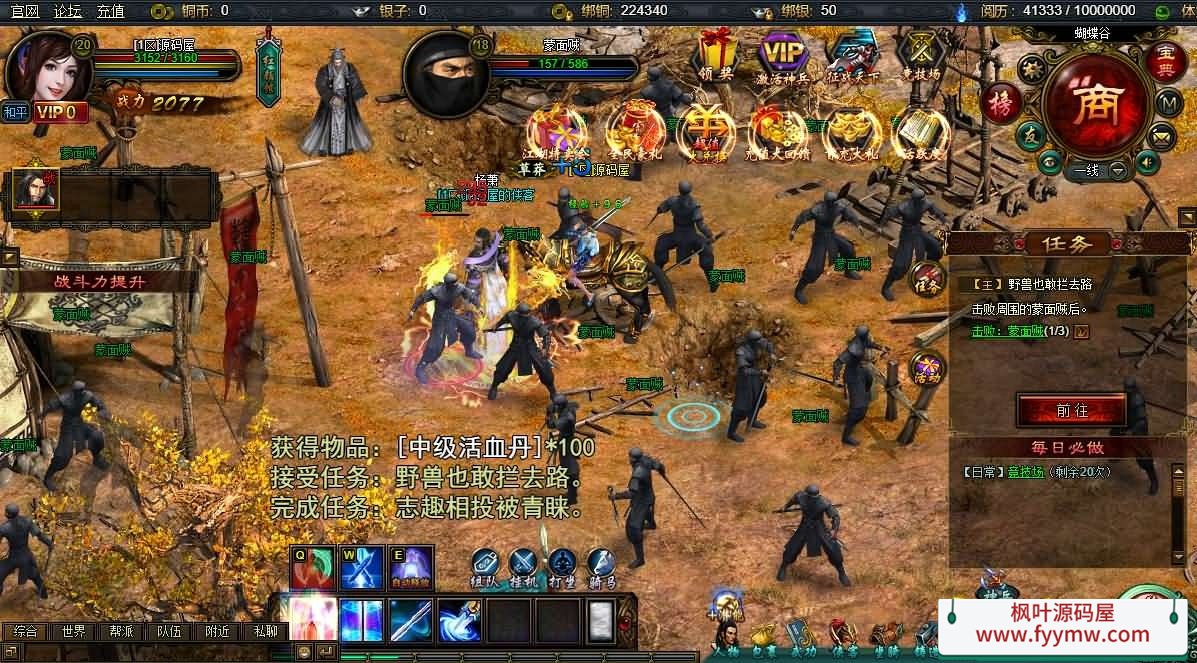This screenshot has width=1197, height=663.
Task: Click the 挂机 auto-battle button
Action: tap(525, 568)
